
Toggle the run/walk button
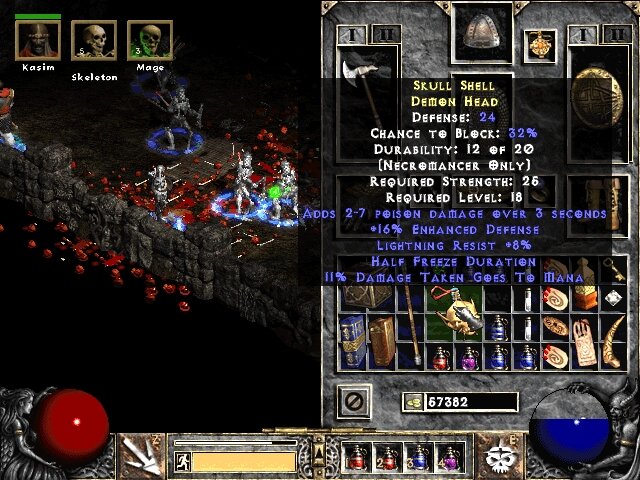click(x=181, y=461)
